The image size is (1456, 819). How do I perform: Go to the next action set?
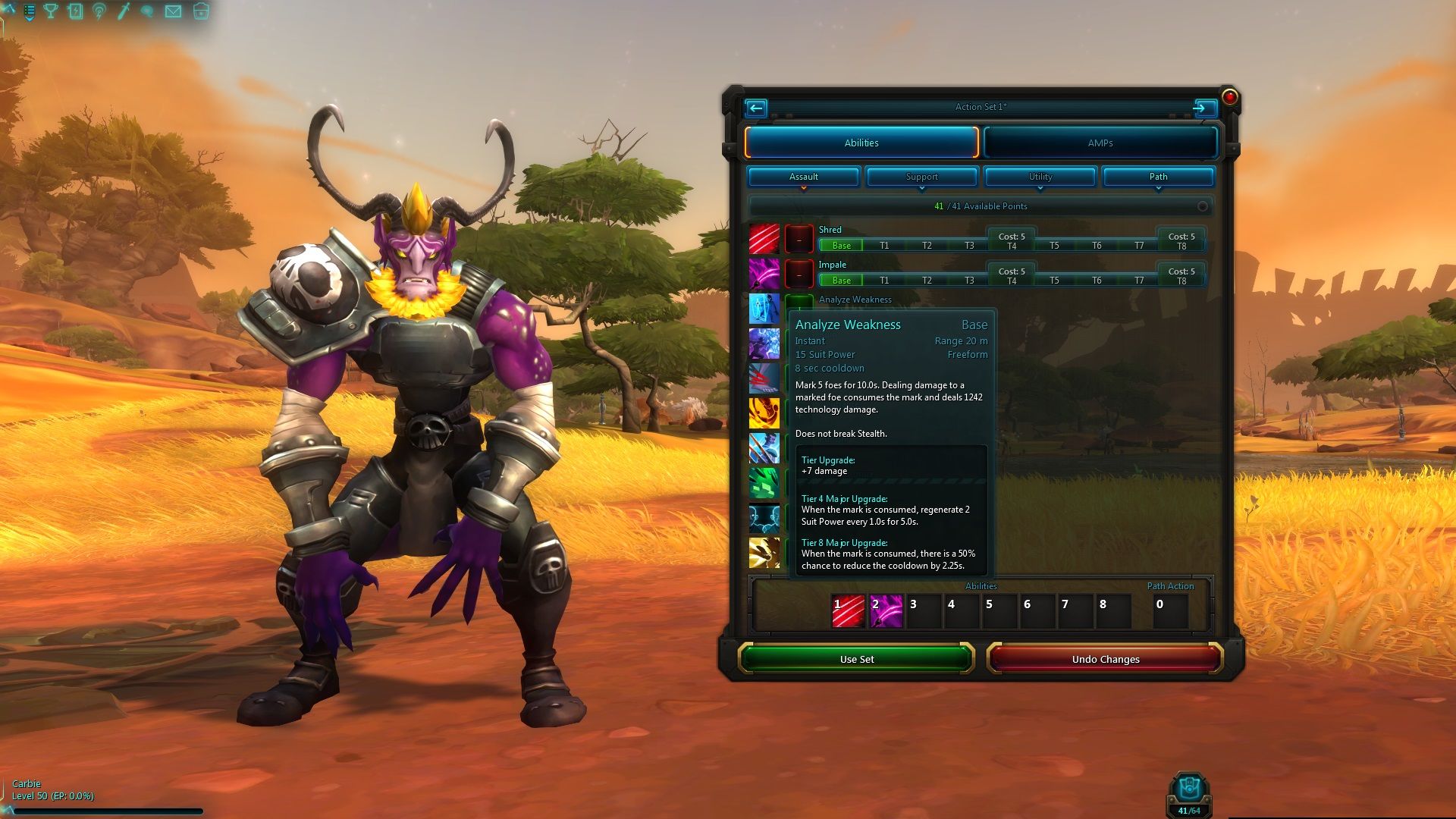[1200, 108]
